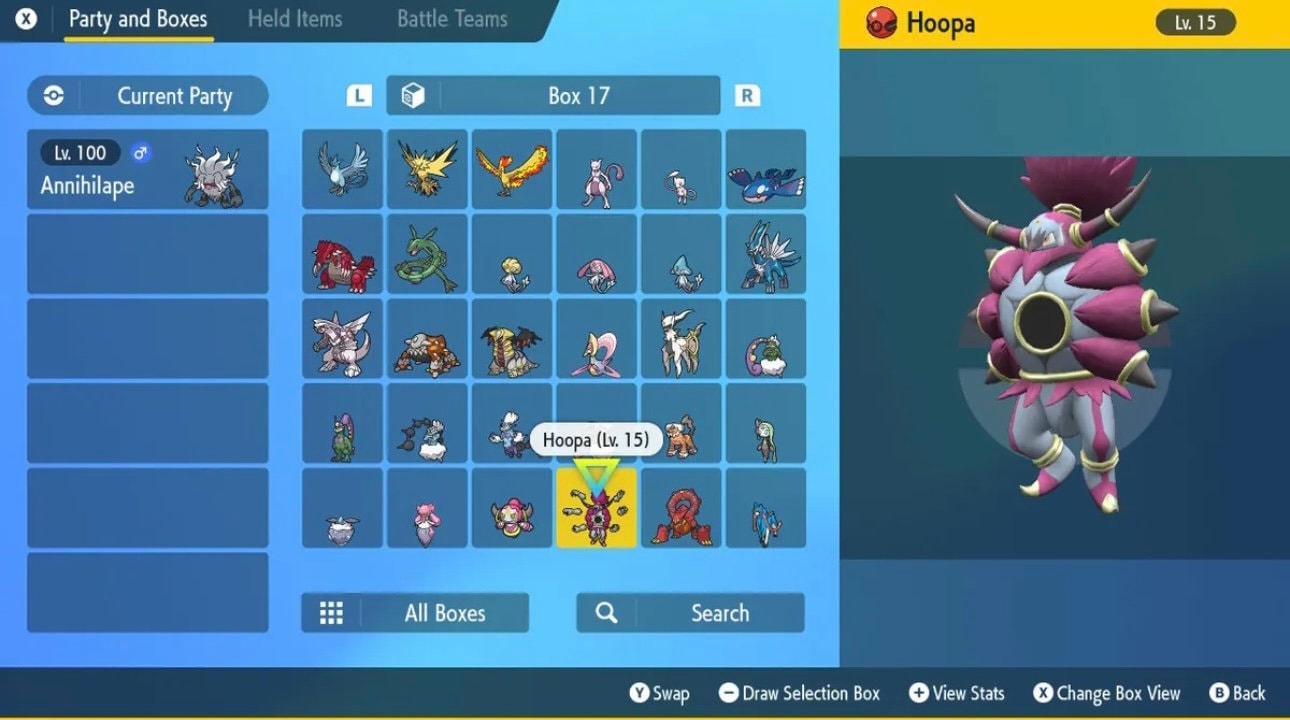Open the Current Party switcher

point(146,95)
